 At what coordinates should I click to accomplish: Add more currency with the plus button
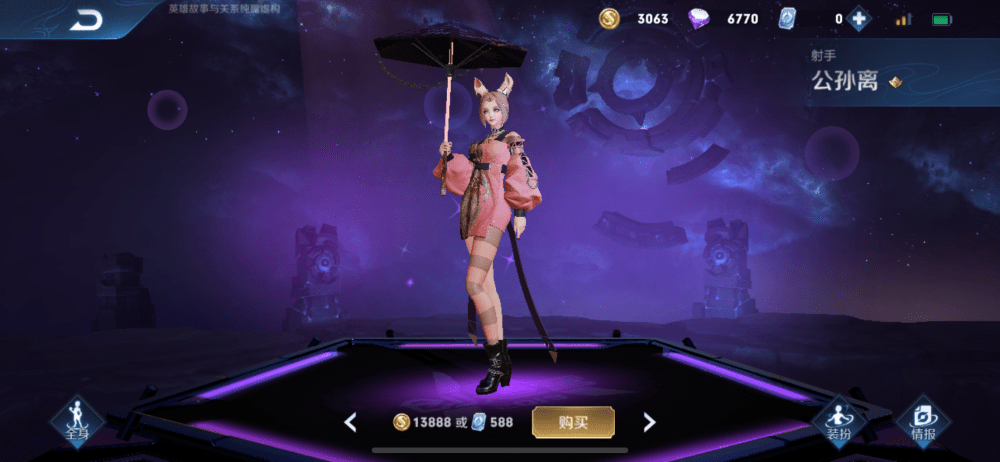coord(858,18)
